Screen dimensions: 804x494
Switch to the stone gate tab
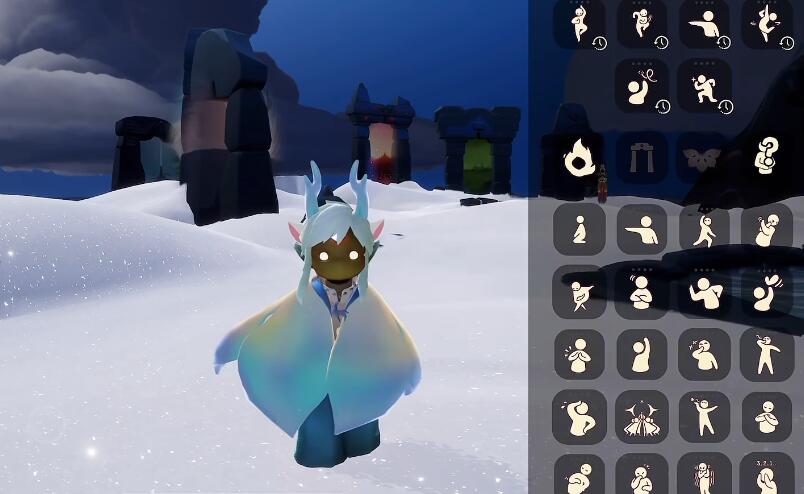641,156
